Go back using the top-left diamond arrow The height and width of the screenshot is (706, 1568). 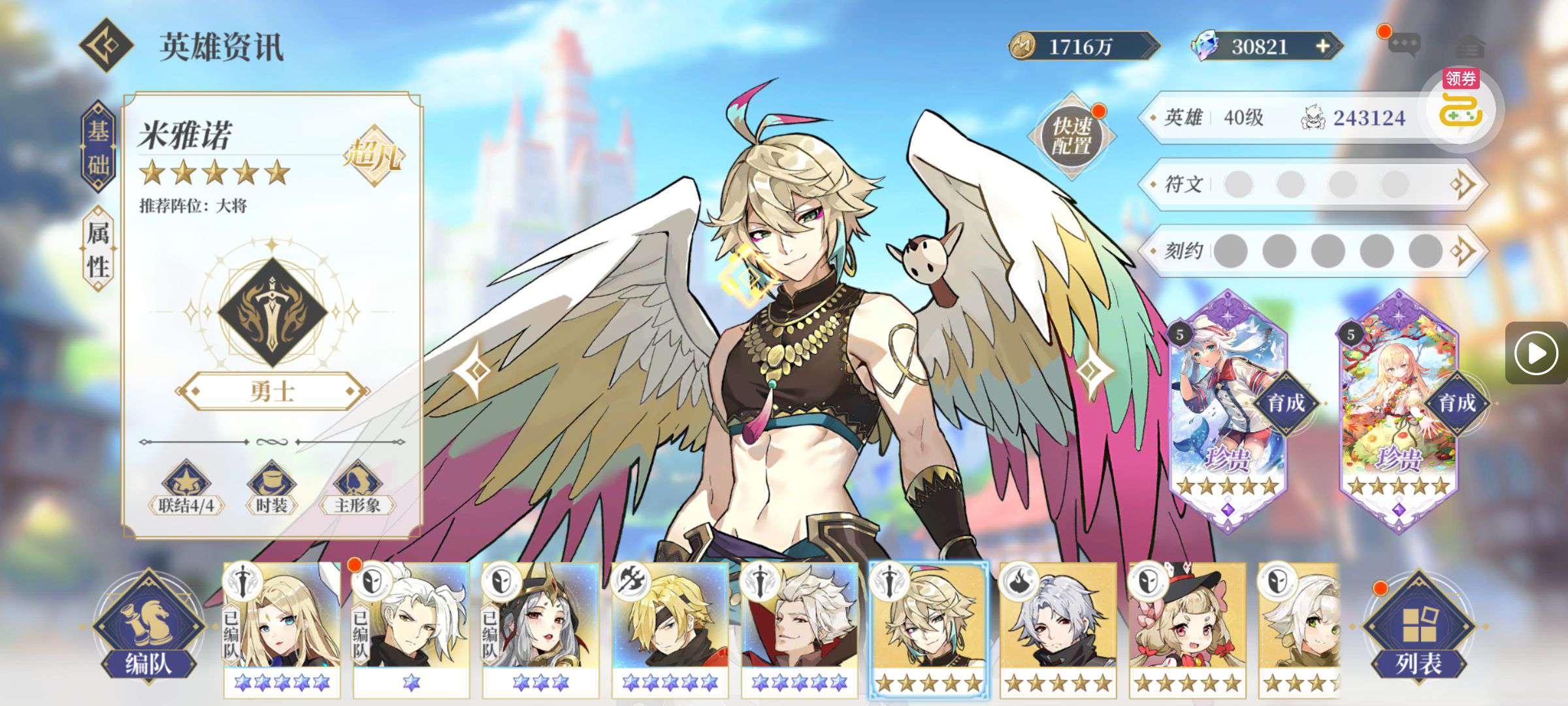(x=106, y=45)
